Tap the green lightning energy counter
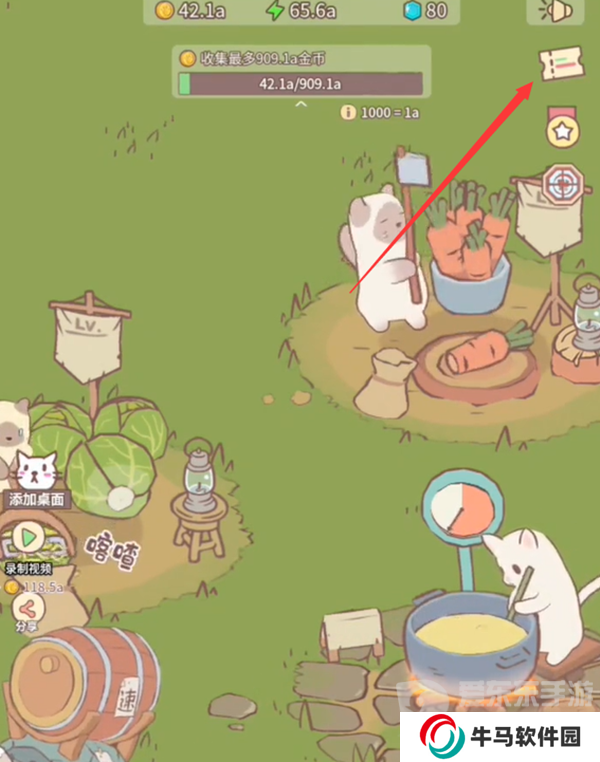600x762 pixels. pyautogui.click(x=298, y=11)
